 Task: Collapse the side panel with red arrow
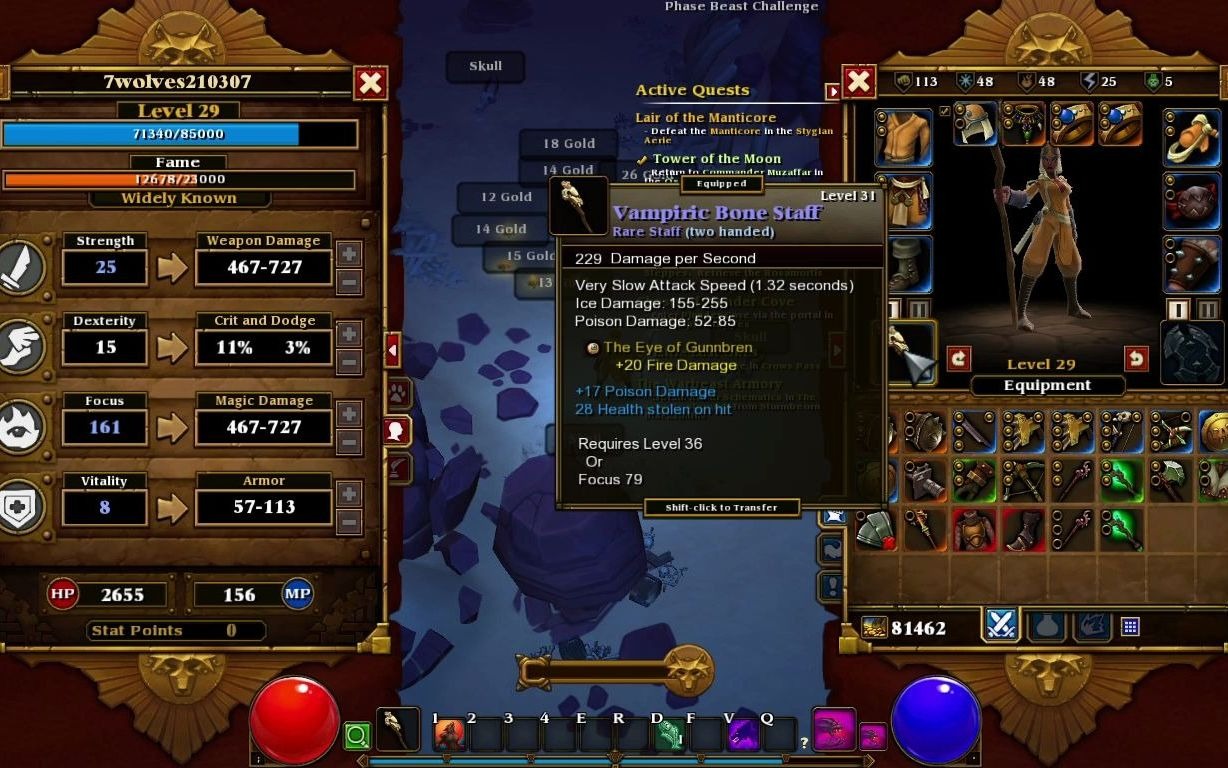(x=392, y=350)
